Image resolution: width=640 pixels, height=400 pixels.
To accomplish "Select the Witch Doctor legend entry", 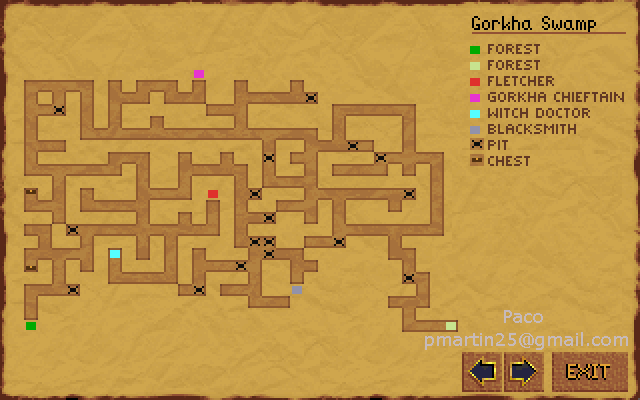I will pos(538,113).
